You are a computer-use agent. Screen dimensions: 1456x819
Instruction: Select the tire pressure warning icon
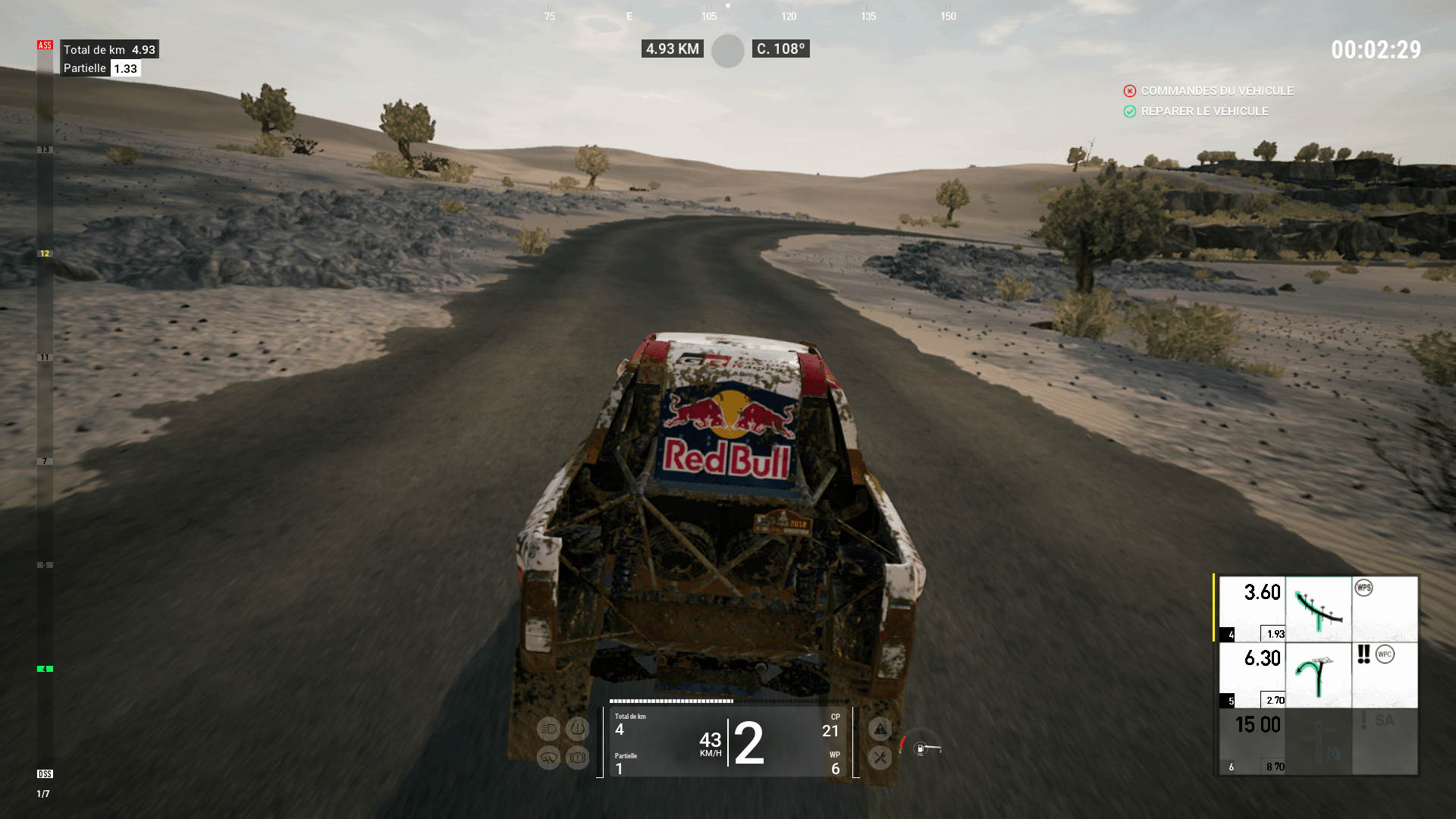click(x=577, y=730)
